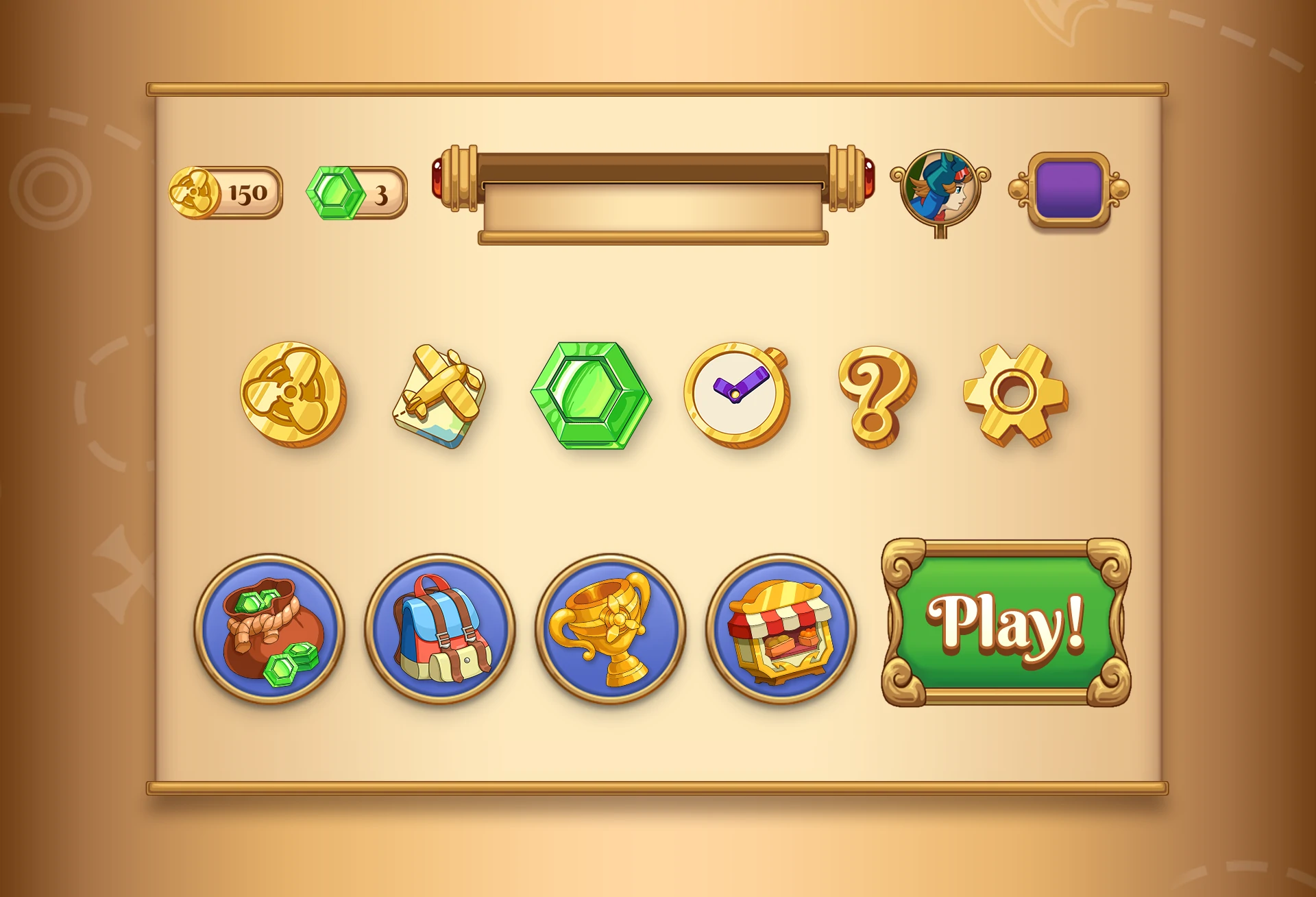Image resolution: width=1316 pixels, height=897 pixels.
Task: Click the green Play! button
Action: coord(1006,623)
